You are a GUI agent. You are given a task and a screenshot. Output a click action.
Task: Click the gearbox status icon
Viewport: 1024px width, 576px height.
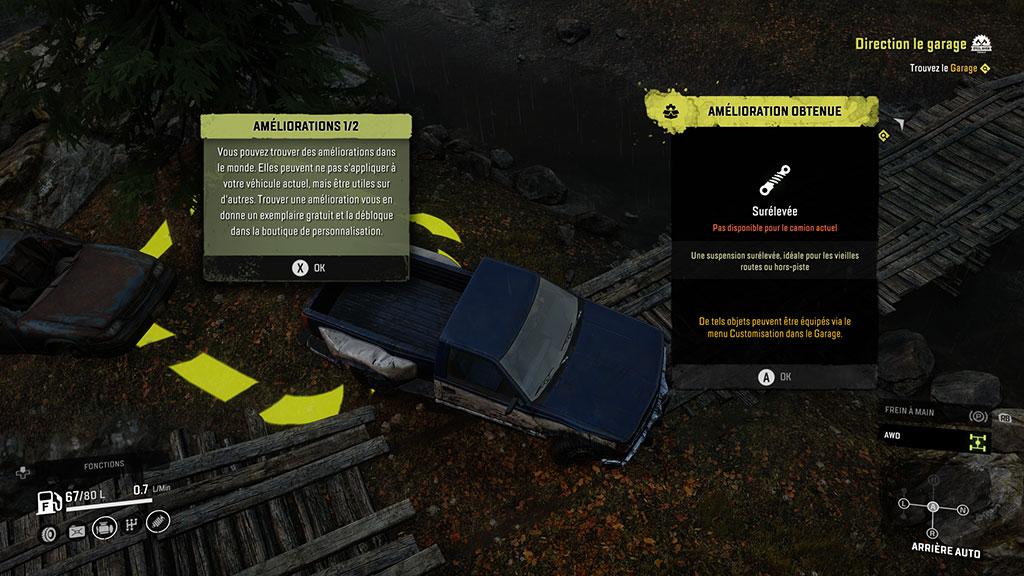click(x=131, y=525)
